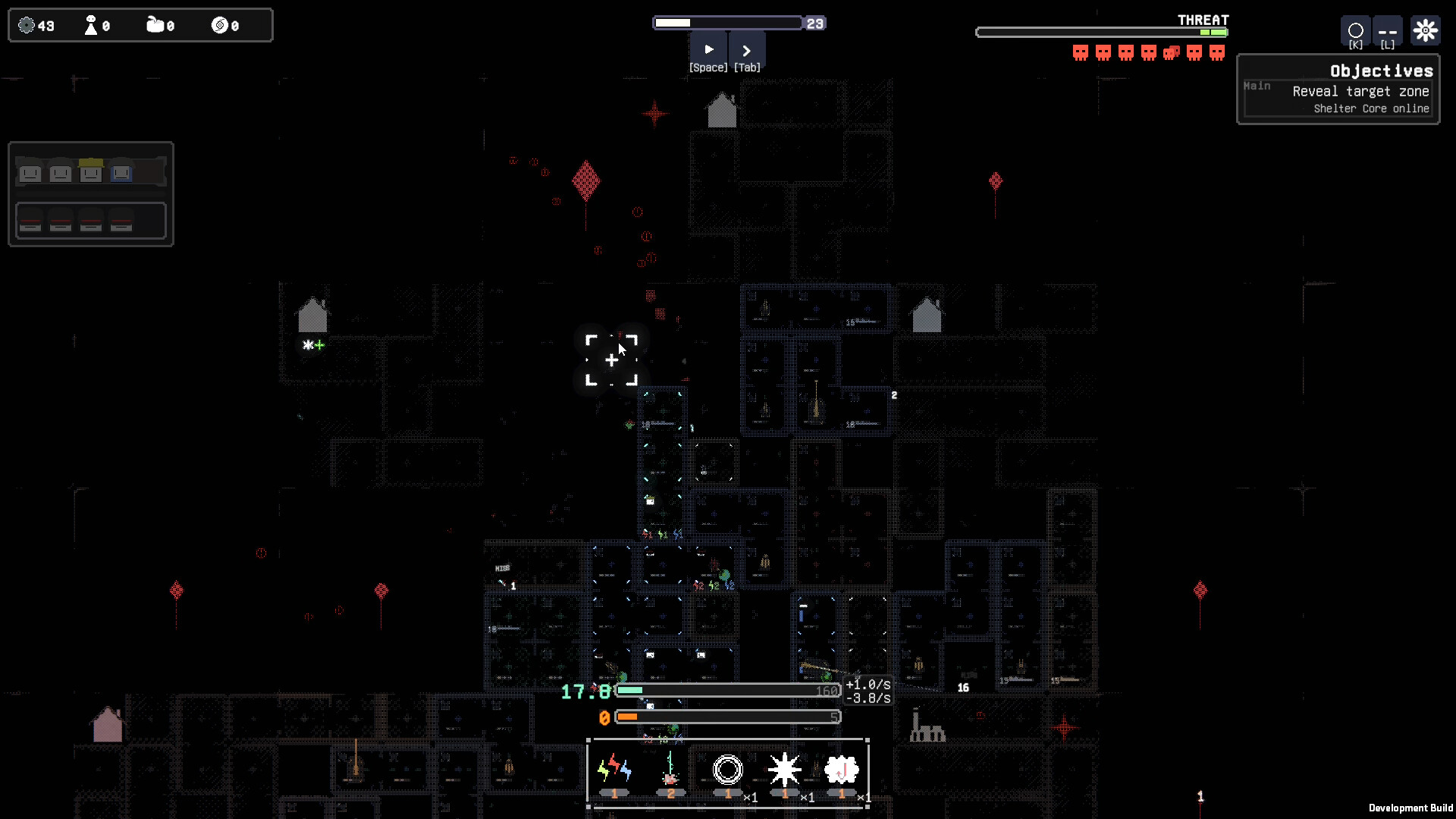
Task: Select the blue-highlighted unit portrait
Action: tap(121, 172)
